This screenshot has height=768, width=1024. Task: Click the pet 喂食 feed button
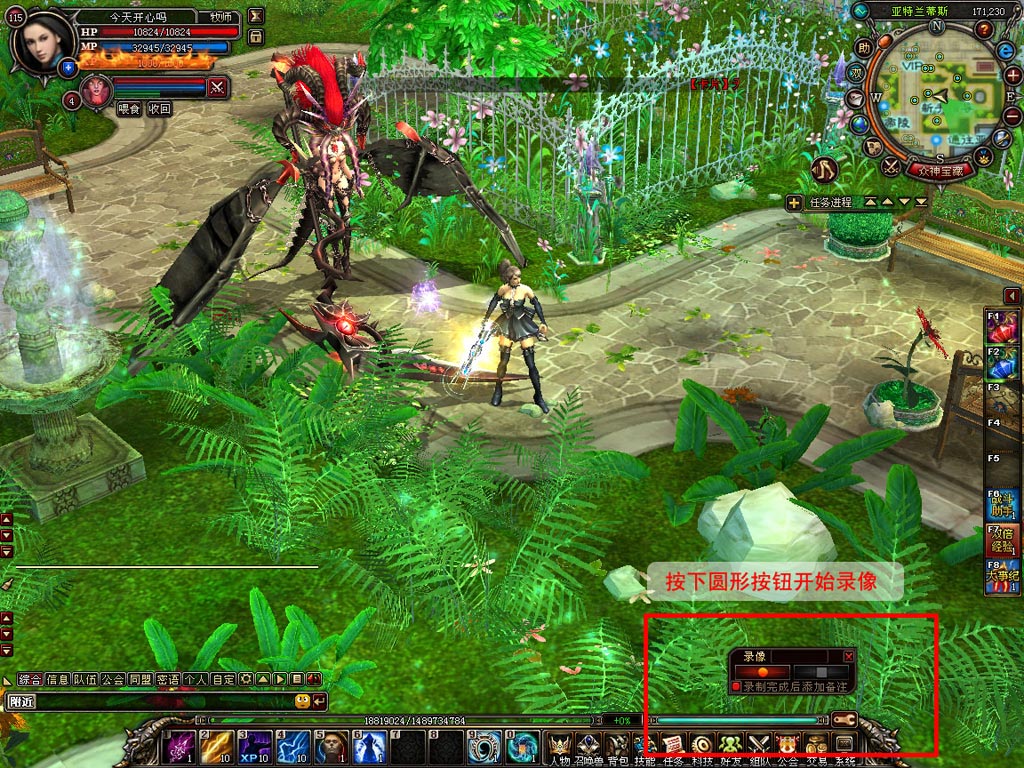[x=129, y=109]
